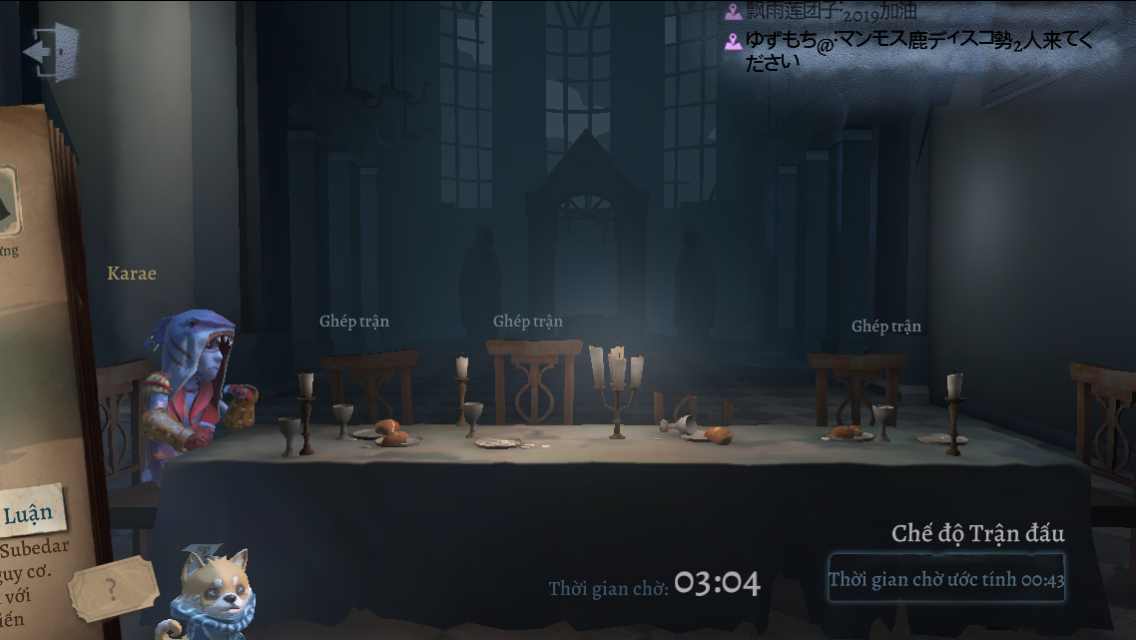Viewport: 1136px width, 640px height.
Task: Open the portrait icon on the notebook edge
Action: click(x=8, y=202)
